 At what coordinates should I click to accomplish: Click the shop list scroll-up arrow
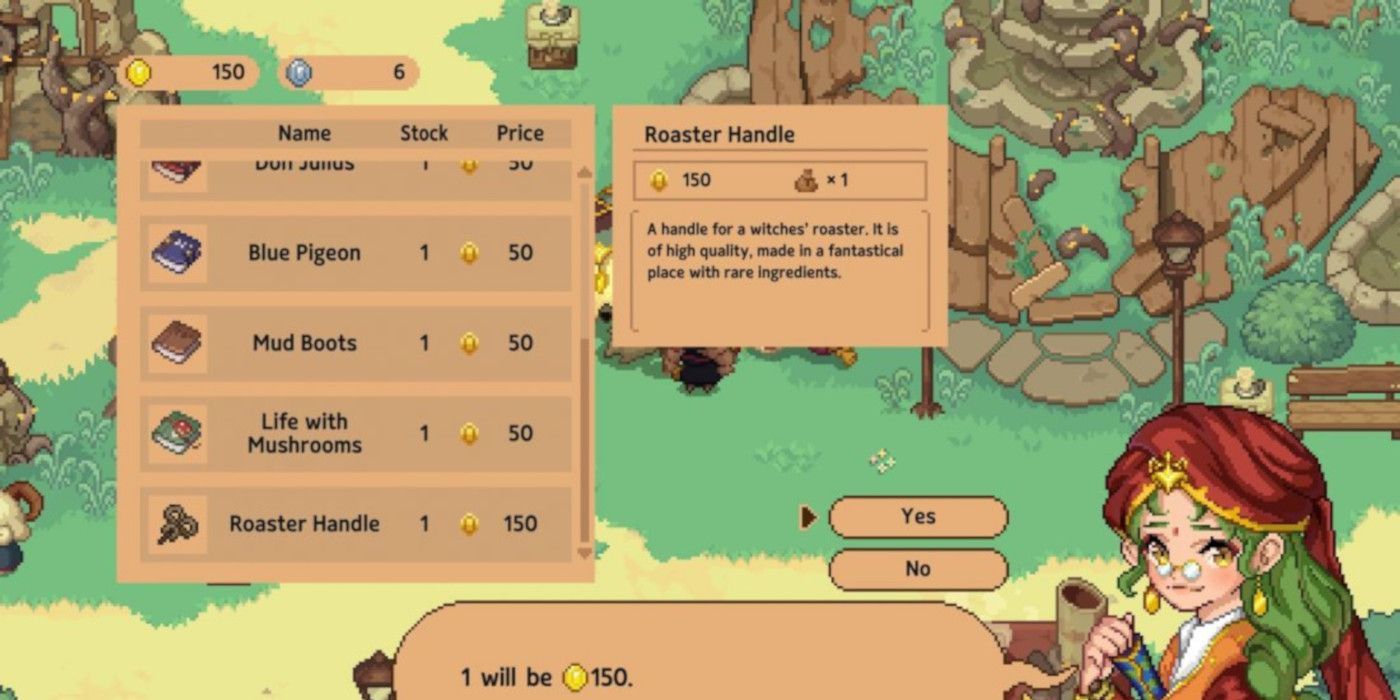585,174
